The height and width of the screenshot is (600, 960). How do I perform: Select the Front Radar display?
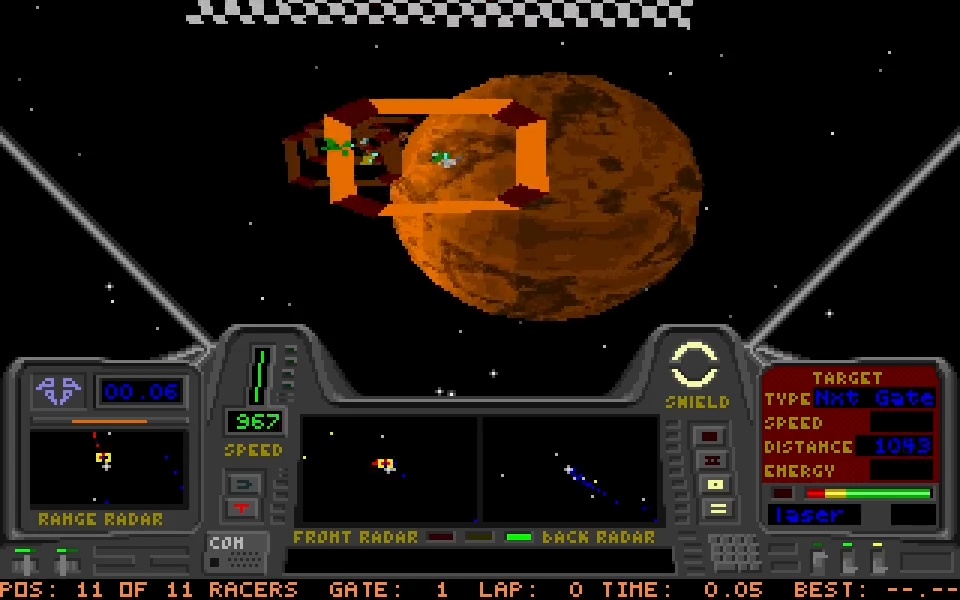tap(389, 468)
